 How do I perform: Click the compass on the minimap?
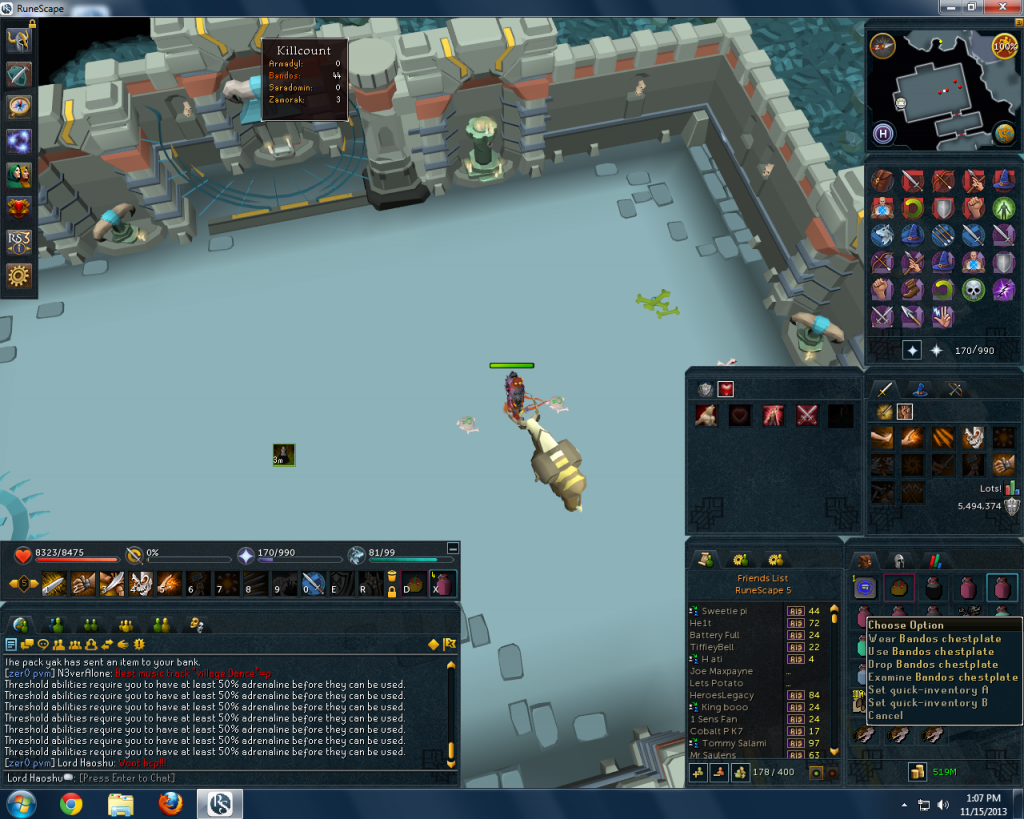883,45
